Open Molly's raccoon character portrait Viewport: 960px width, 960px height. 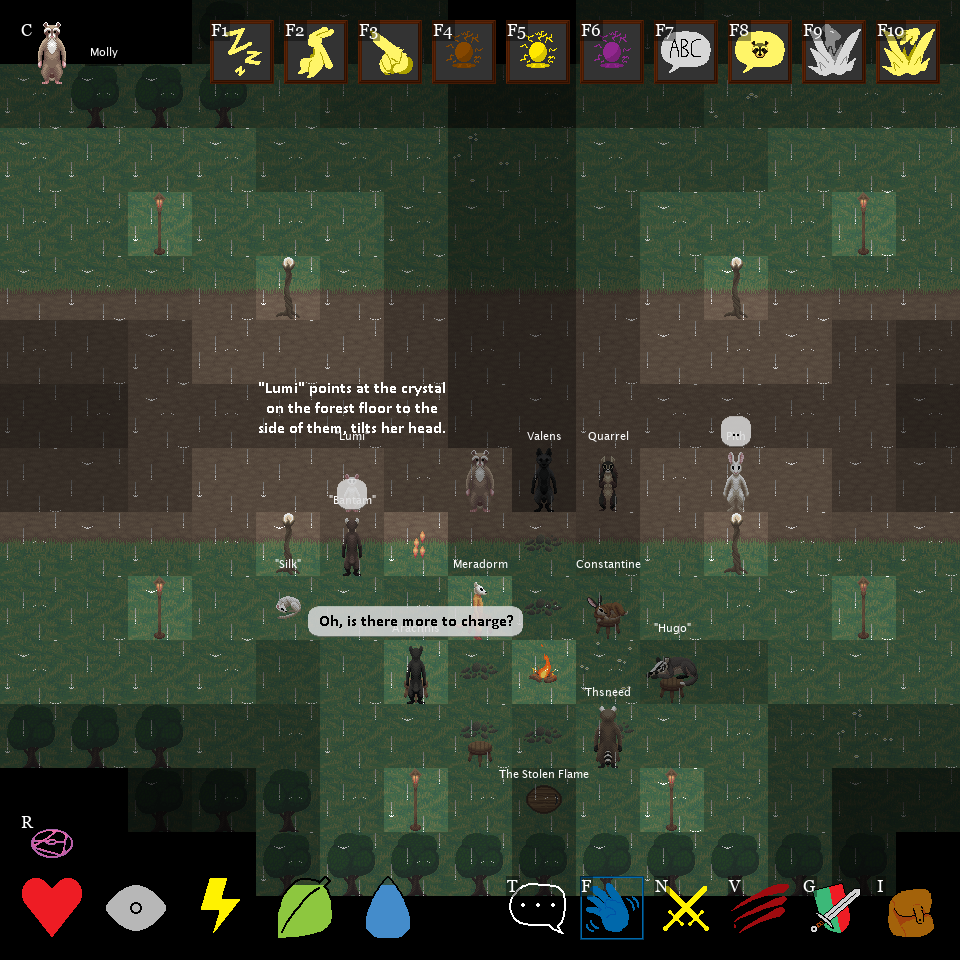pyautogui.click(x=51, y=53)
